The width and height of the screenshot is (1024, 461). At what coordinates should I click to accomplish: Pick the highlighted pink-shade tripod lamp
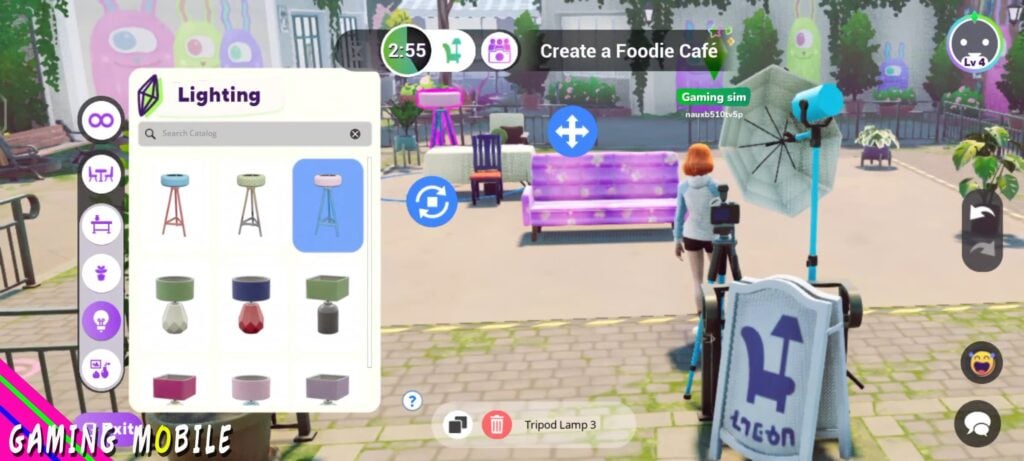pos(327,204)
